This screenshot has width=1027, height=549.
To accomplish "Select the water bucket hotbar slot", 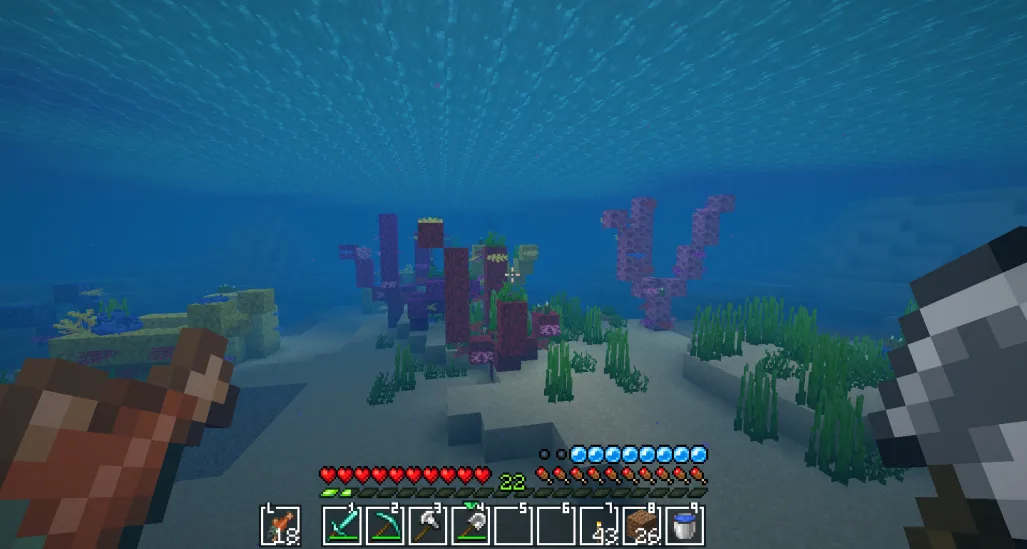I will click(x=685, y=526).
